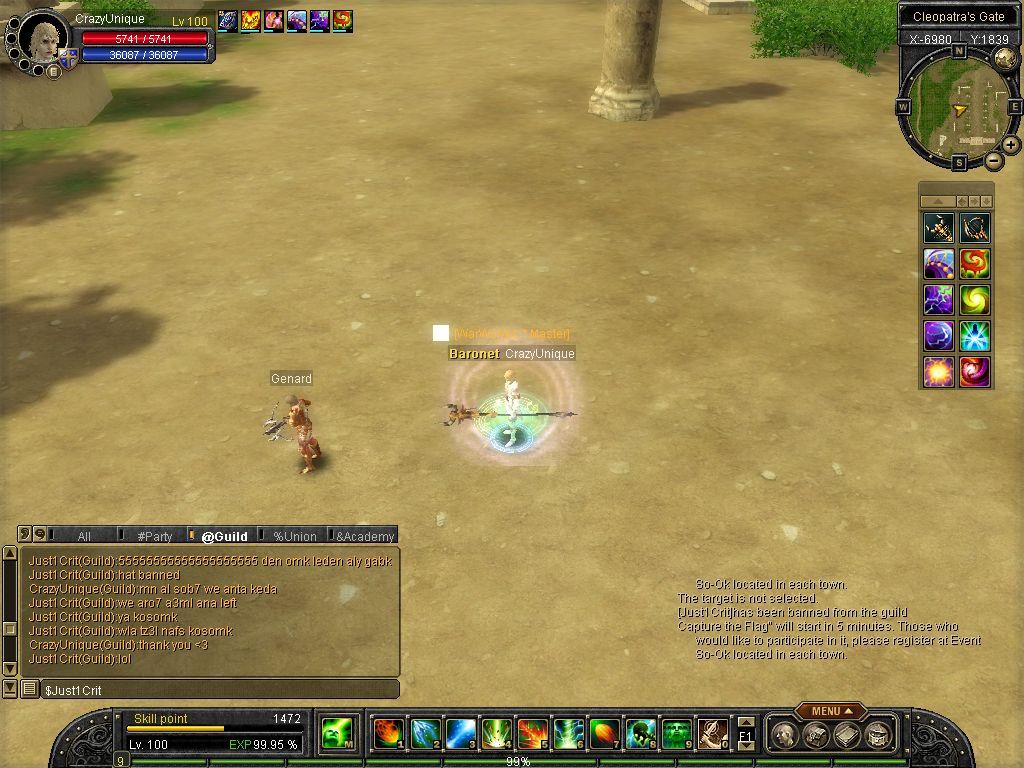Expand the MENU button
The image size is (1024, 768).
coord(830,711)
